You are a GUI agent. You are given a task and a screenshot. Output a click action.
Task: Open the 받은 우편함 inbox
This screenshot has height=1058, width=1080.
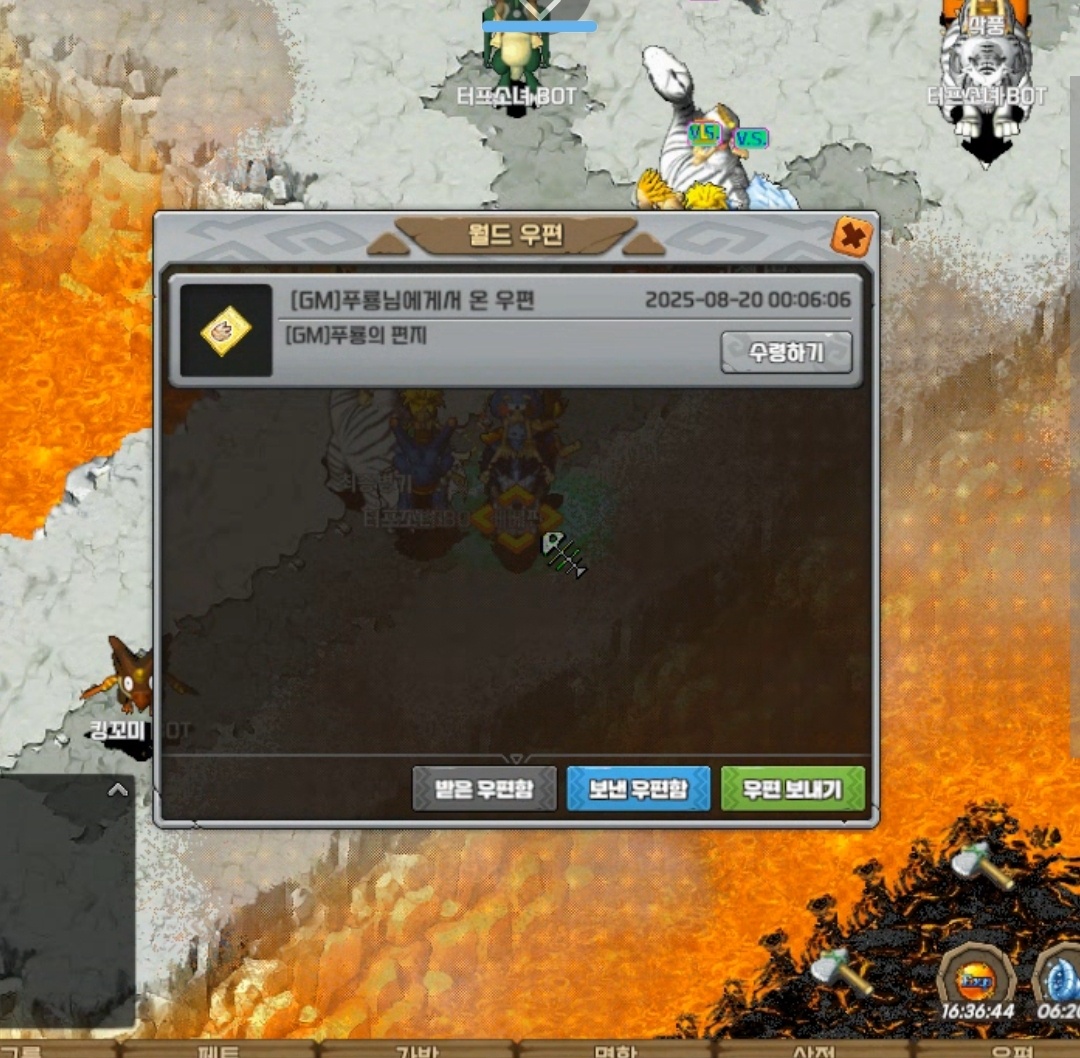pos(484,789)
